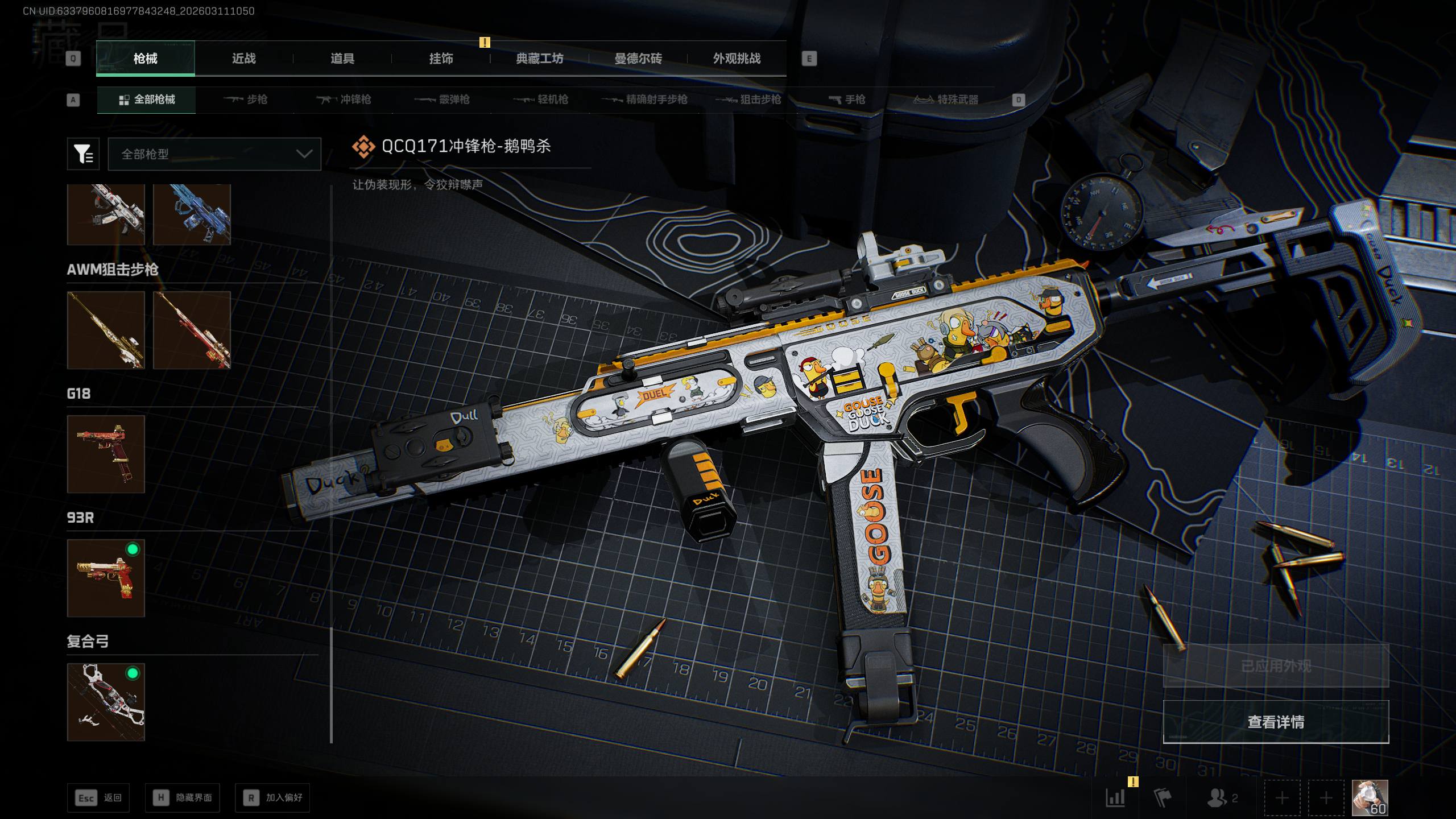The image size is (1456, 819).
Task: Select the 挂饰 charms tab
Action: pos(441,59)
